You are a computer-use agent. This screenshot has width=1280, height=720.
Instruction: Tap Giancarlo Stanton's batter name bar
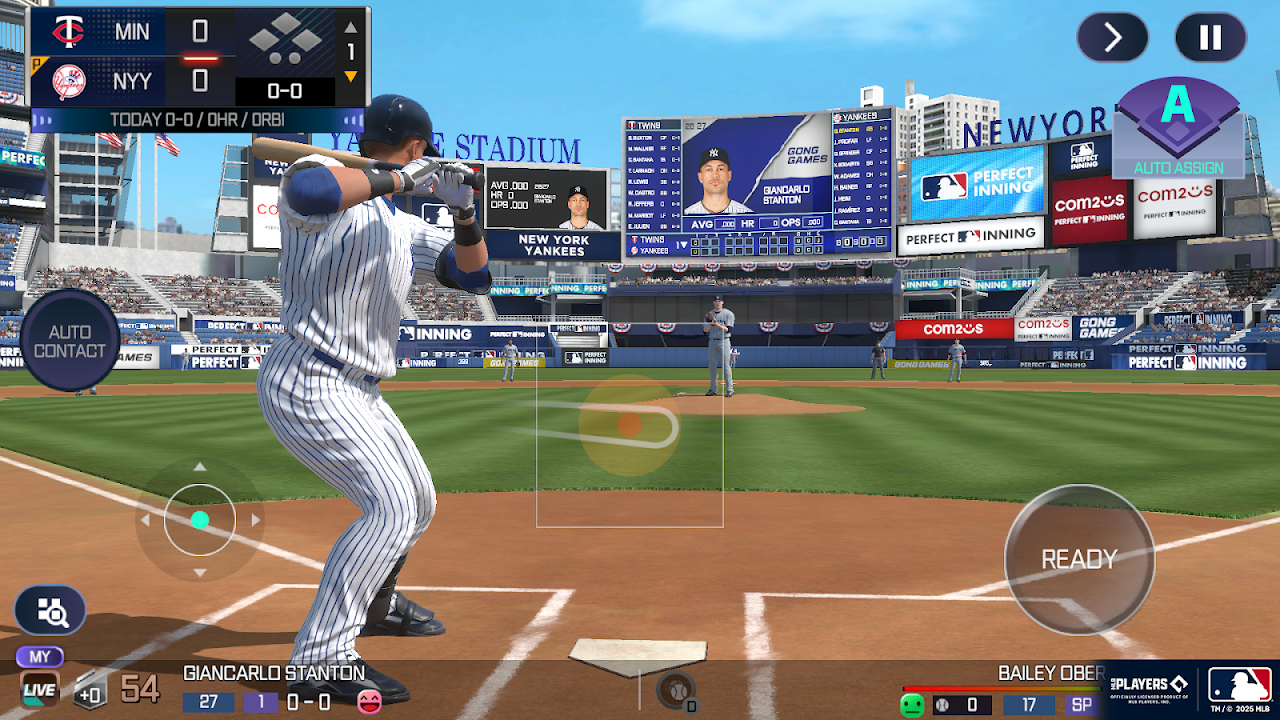tap(274, 673)
